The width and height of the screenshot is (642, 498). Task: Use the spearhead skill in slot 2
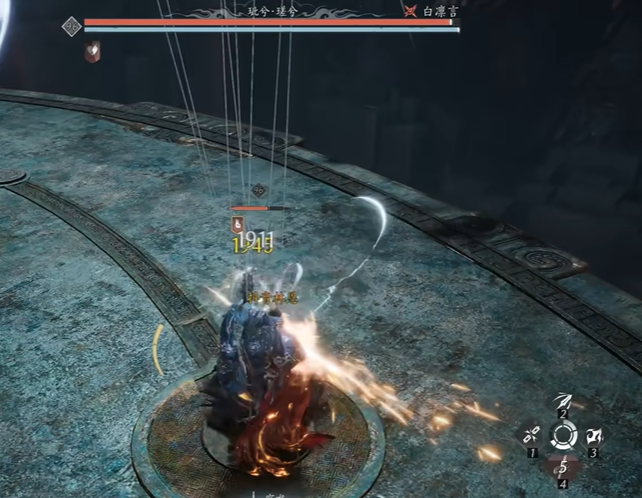coord(563,402)
